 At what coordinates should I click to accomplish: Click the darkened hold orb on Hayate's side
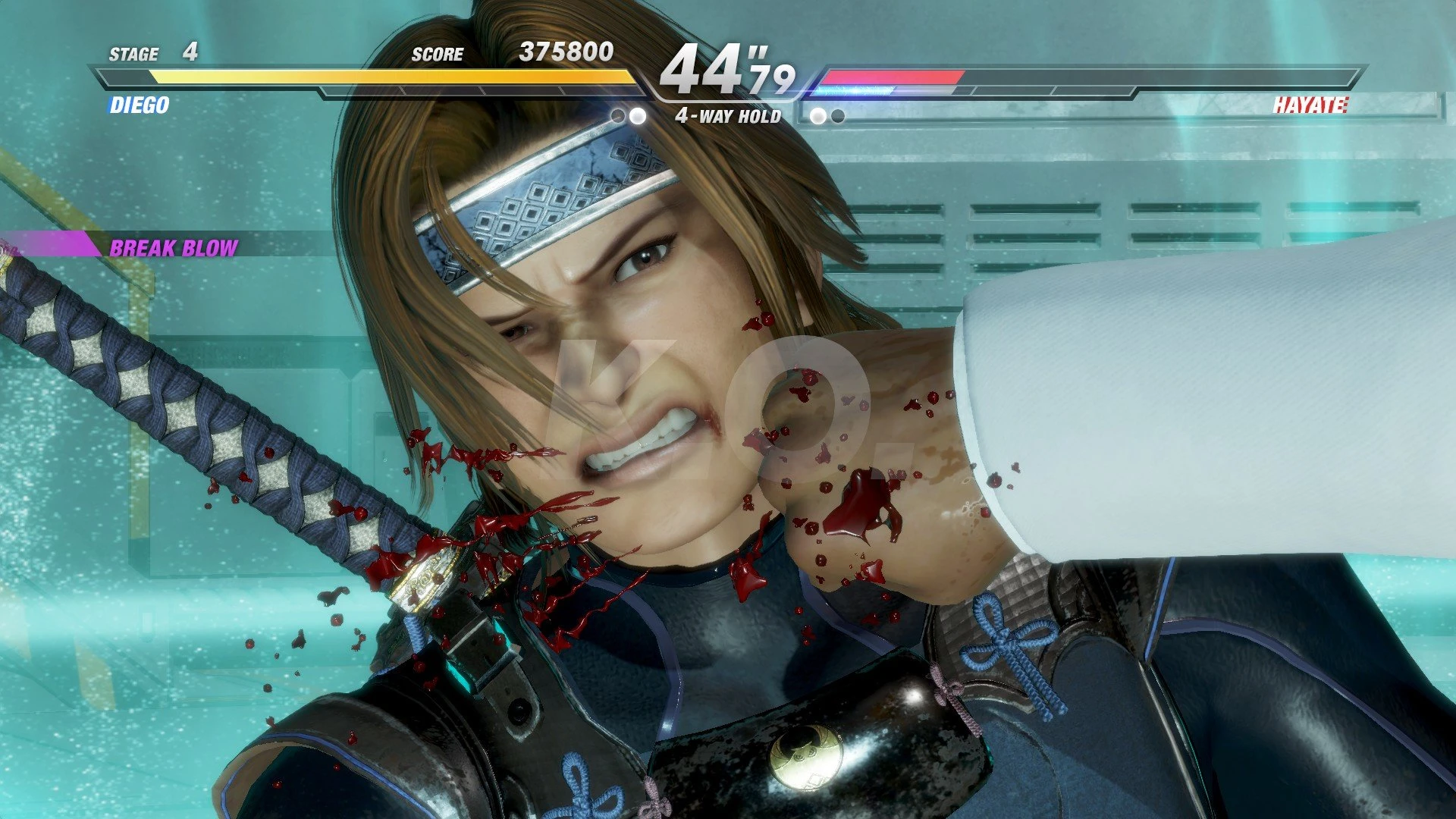(838, 115)
